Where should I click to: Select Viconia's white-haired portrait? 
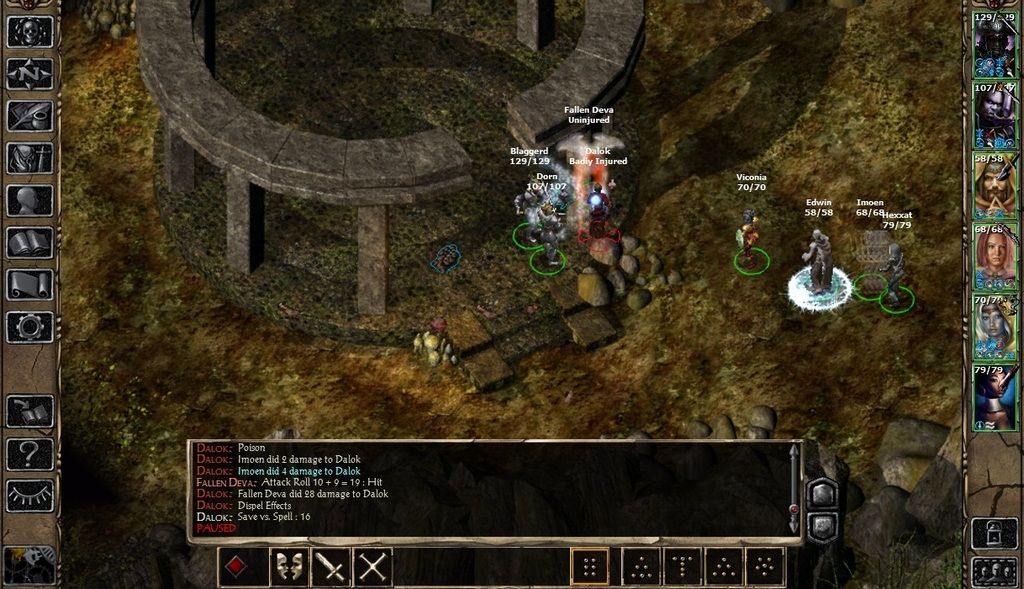994,326
